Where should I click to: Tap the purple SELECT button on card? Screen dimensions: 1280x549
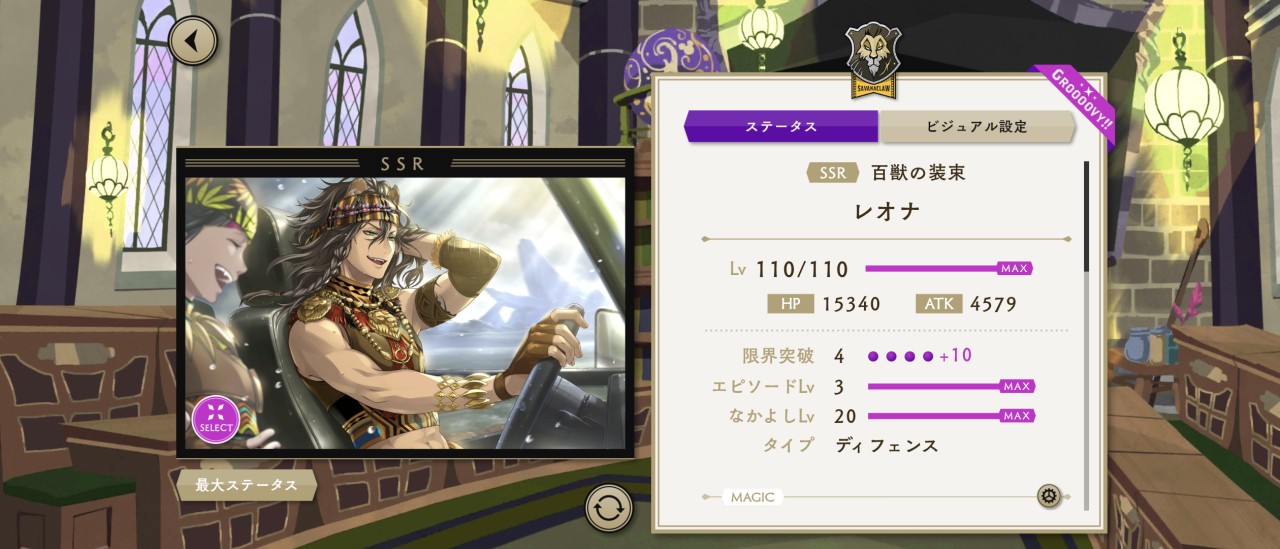point(215,420)
